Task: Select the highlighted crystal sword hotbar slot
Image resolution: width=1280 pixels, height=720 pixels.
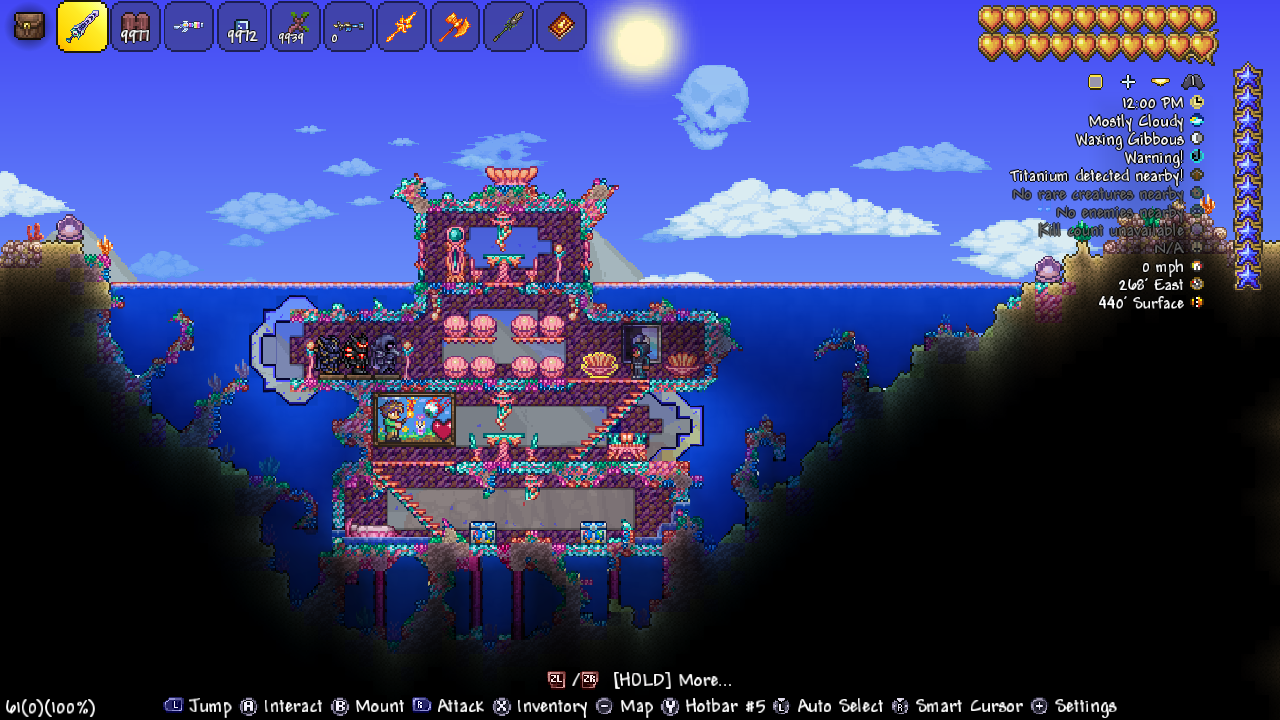Action: 83,26
